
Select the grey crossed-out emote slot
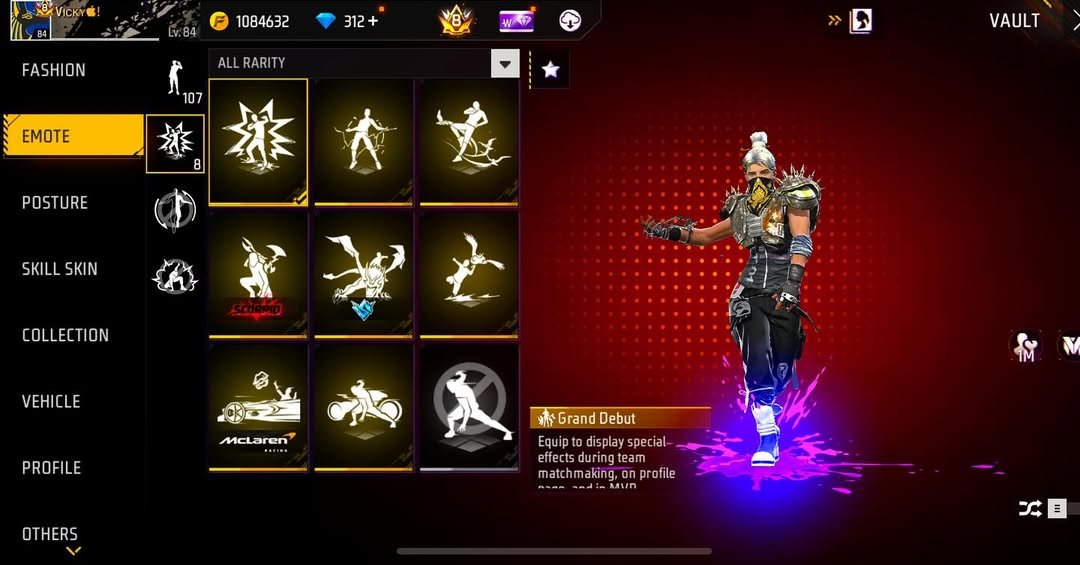(x=469, y=407)
